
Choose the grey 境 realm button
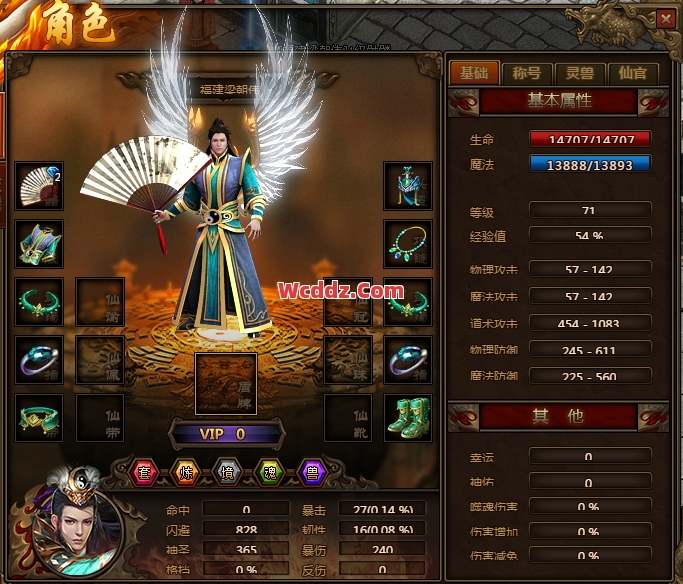click(227, 472)
